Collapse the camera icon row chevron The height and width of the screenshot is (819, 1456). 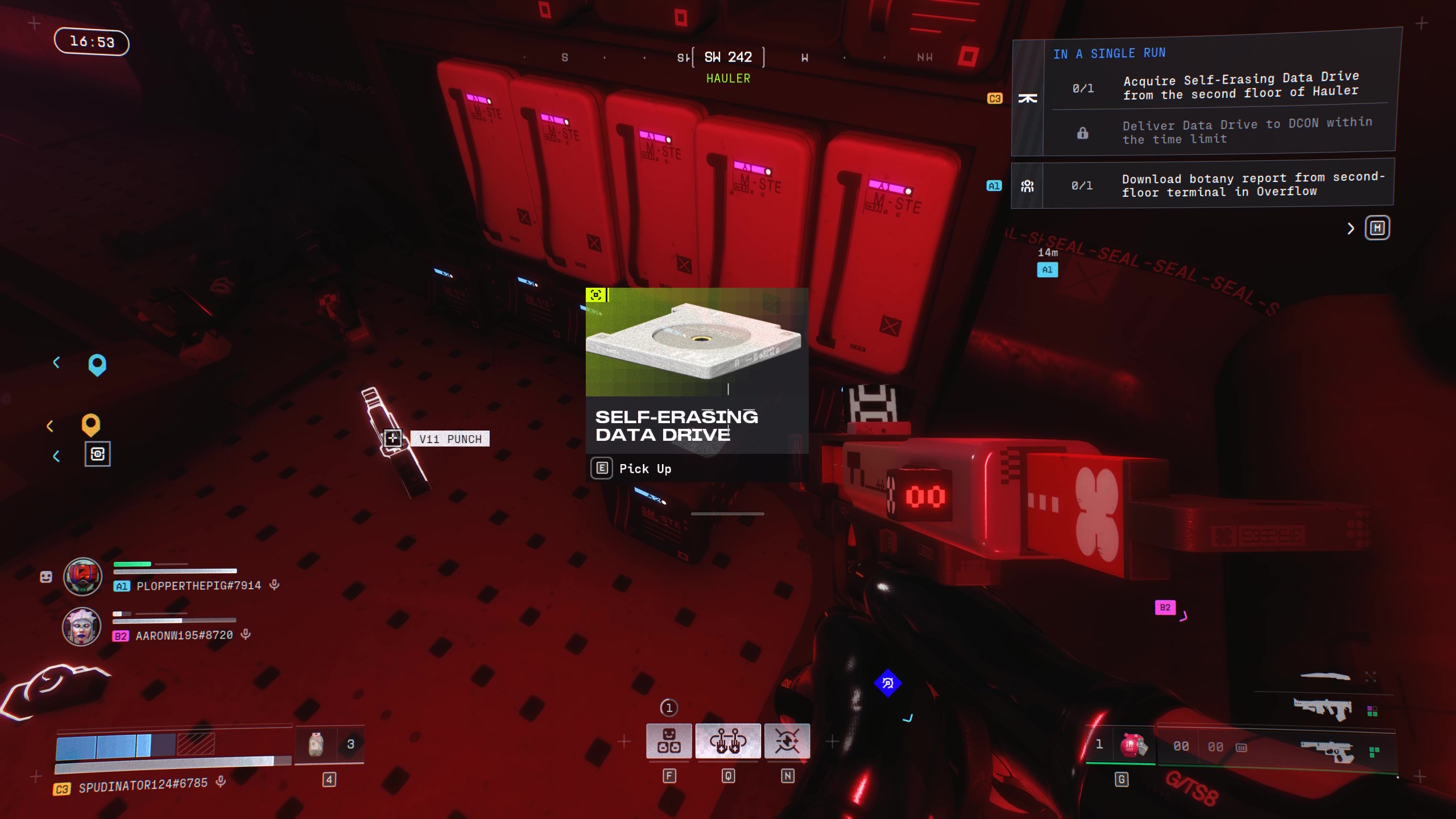pos(56,456)
